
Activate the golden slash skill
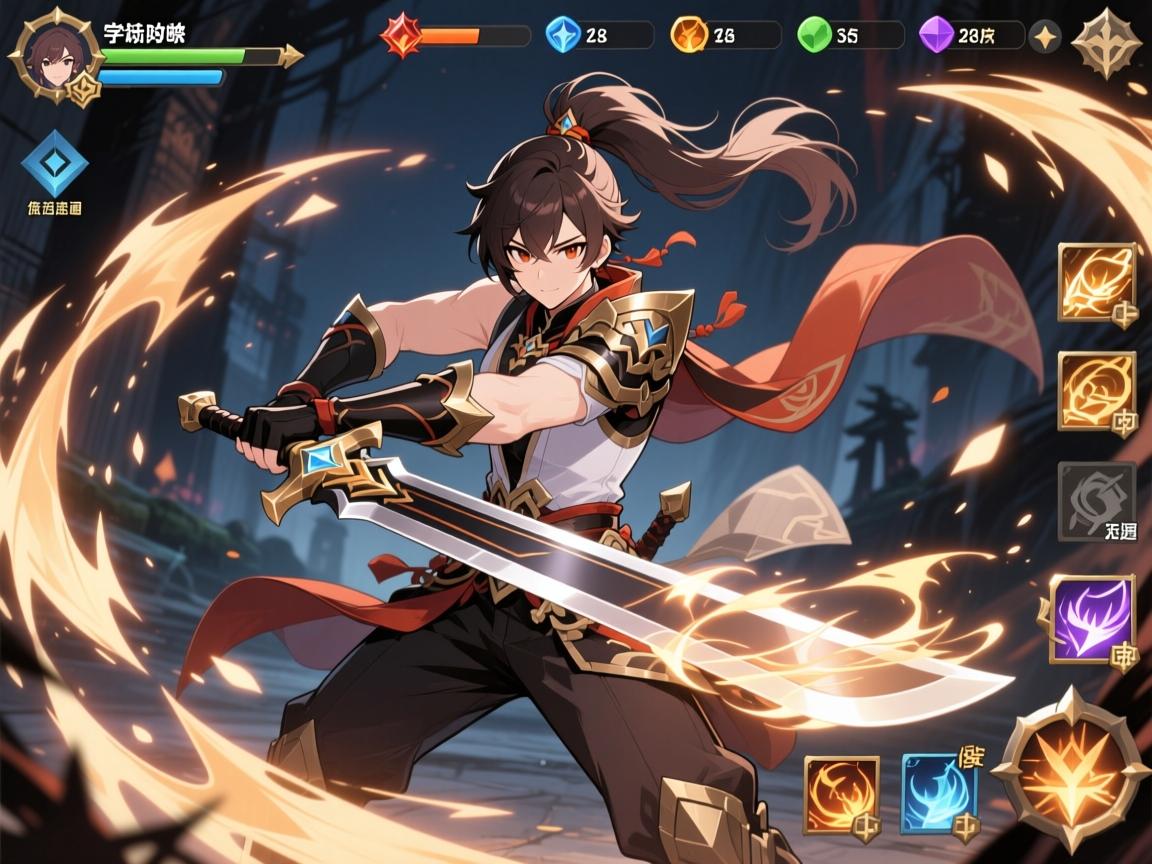pyautogui.click(x=1096, y=282)
